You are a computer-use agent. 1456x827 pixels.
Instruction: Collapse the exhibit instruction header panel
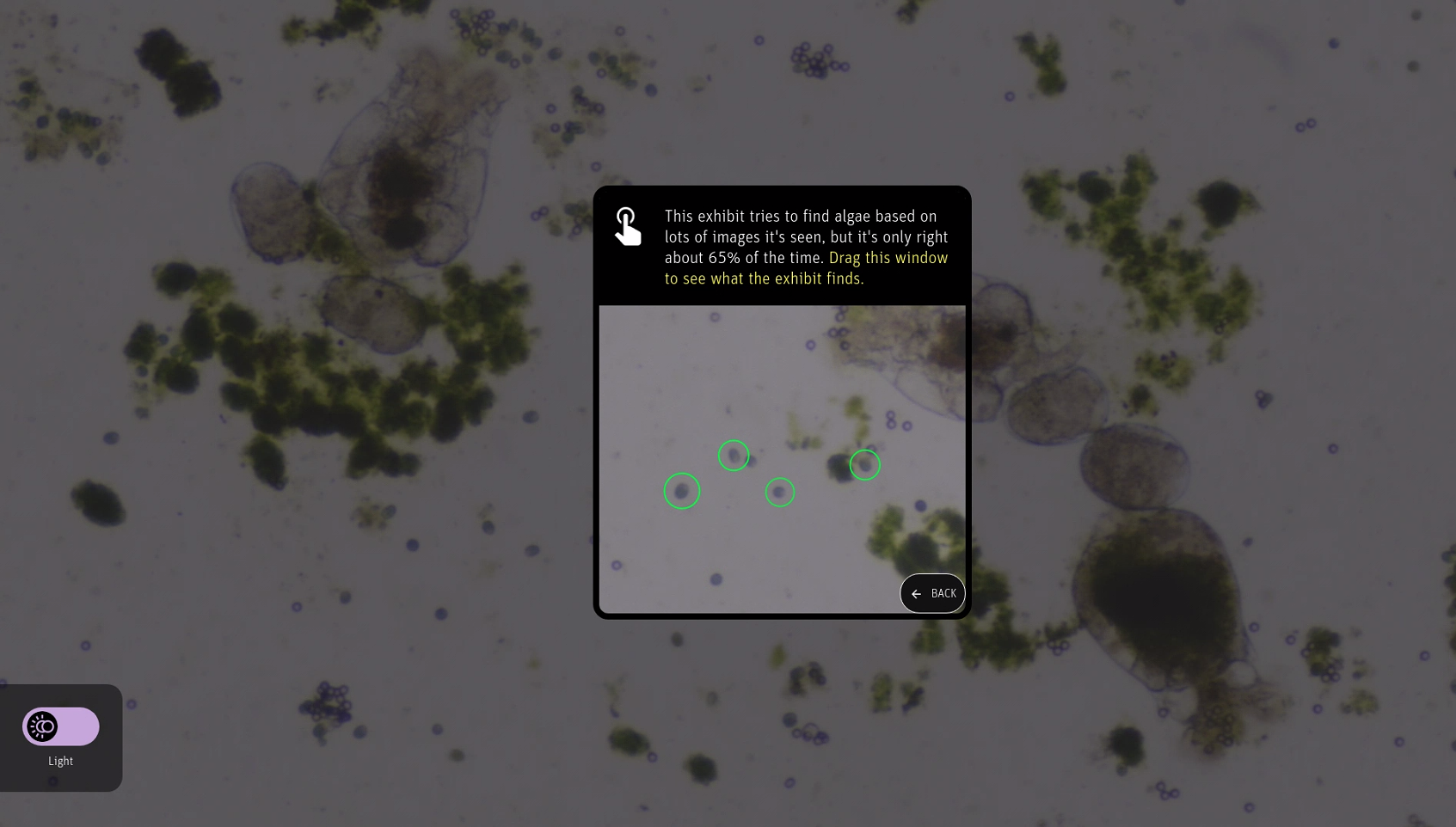click(782, 245)
